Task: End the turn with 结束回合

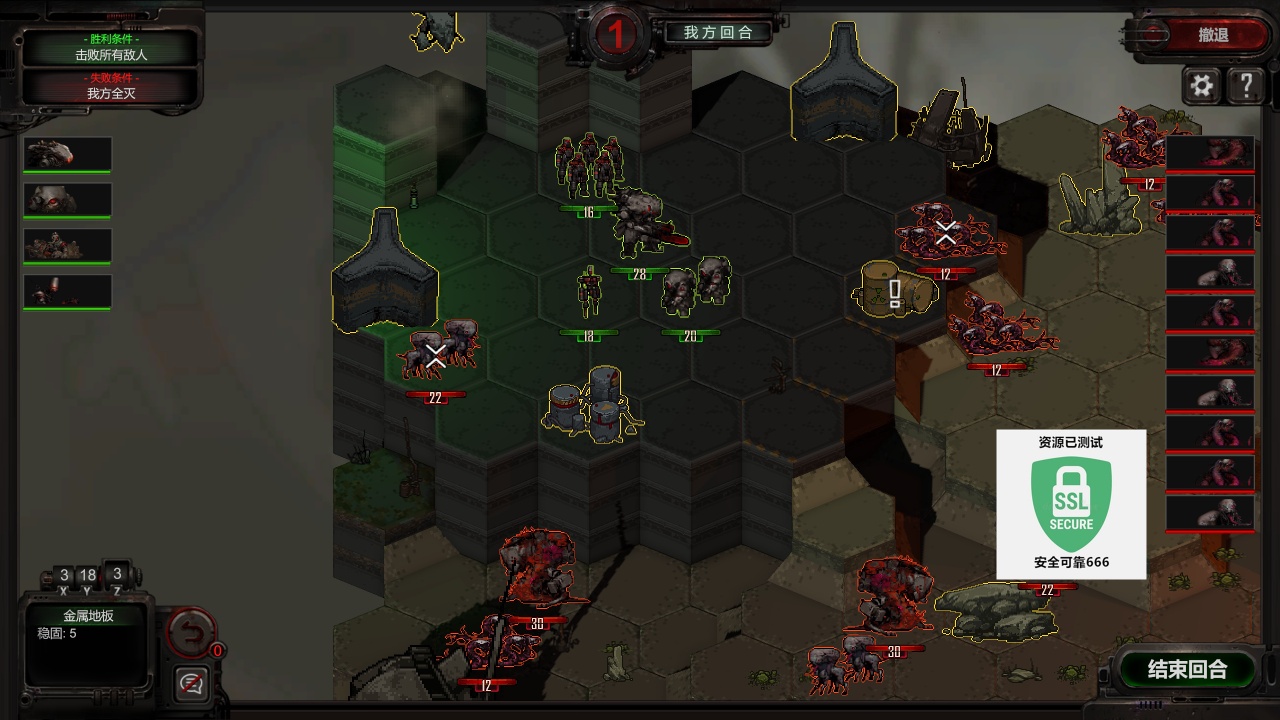Action: 1187,669
